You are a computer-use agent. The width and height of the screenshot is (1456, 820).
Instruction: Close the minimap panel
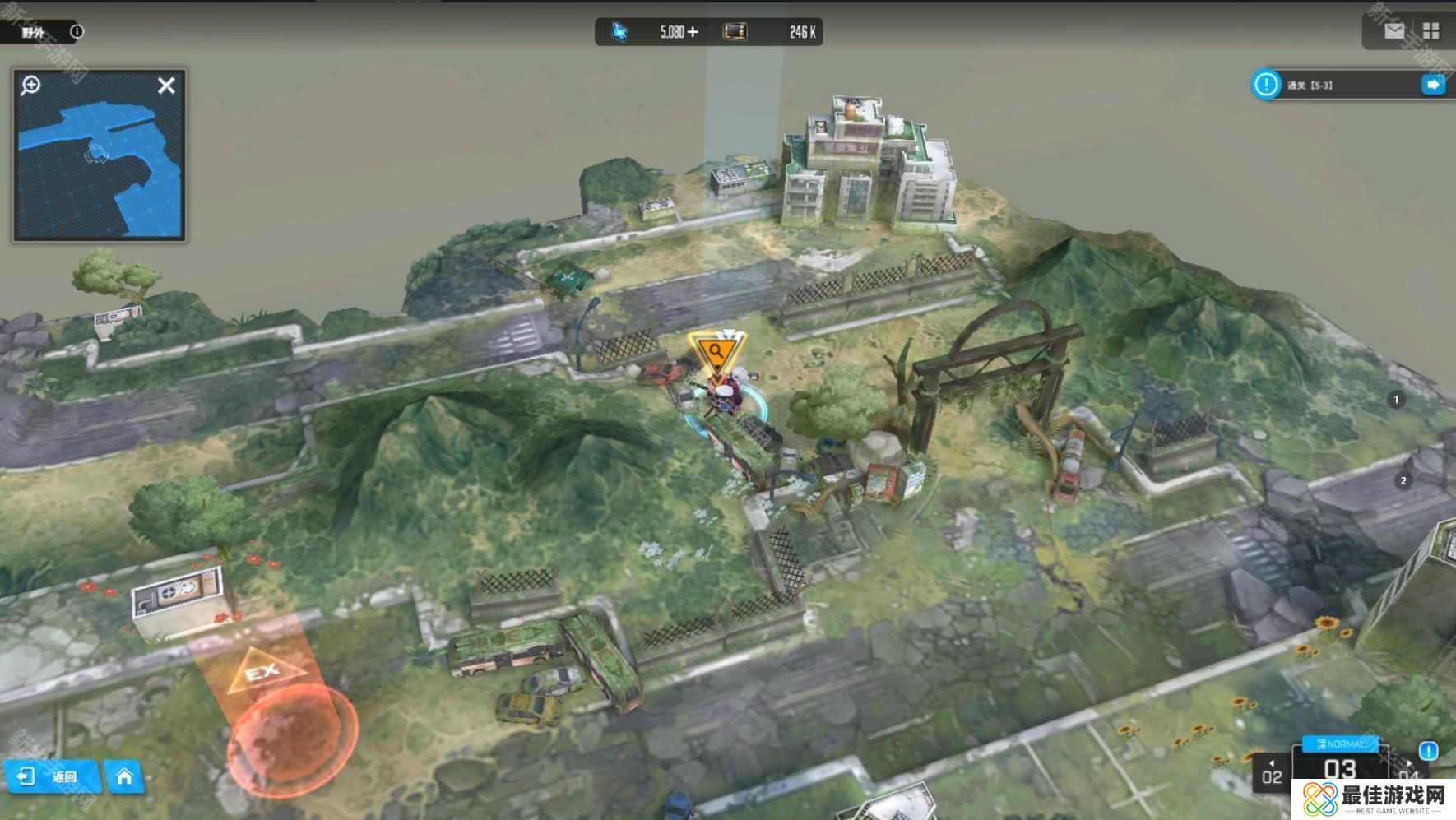pos(166,86)
